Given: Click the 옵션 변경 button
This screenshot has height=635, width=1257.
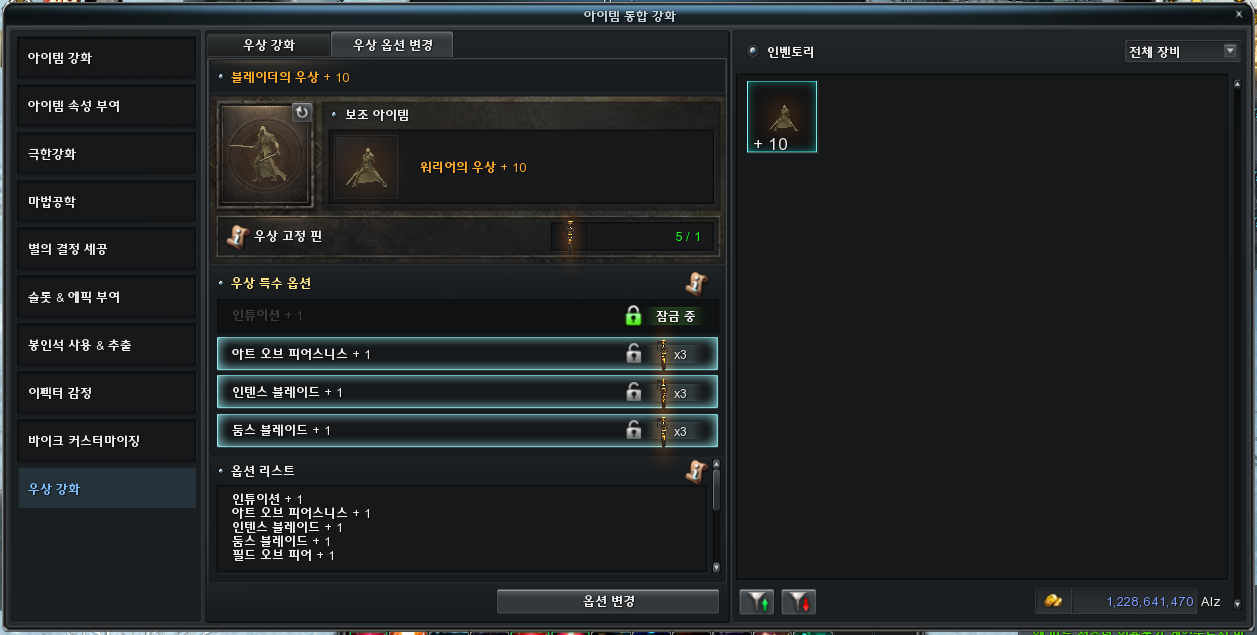Looking at the screenshot, I should point(608,601).
